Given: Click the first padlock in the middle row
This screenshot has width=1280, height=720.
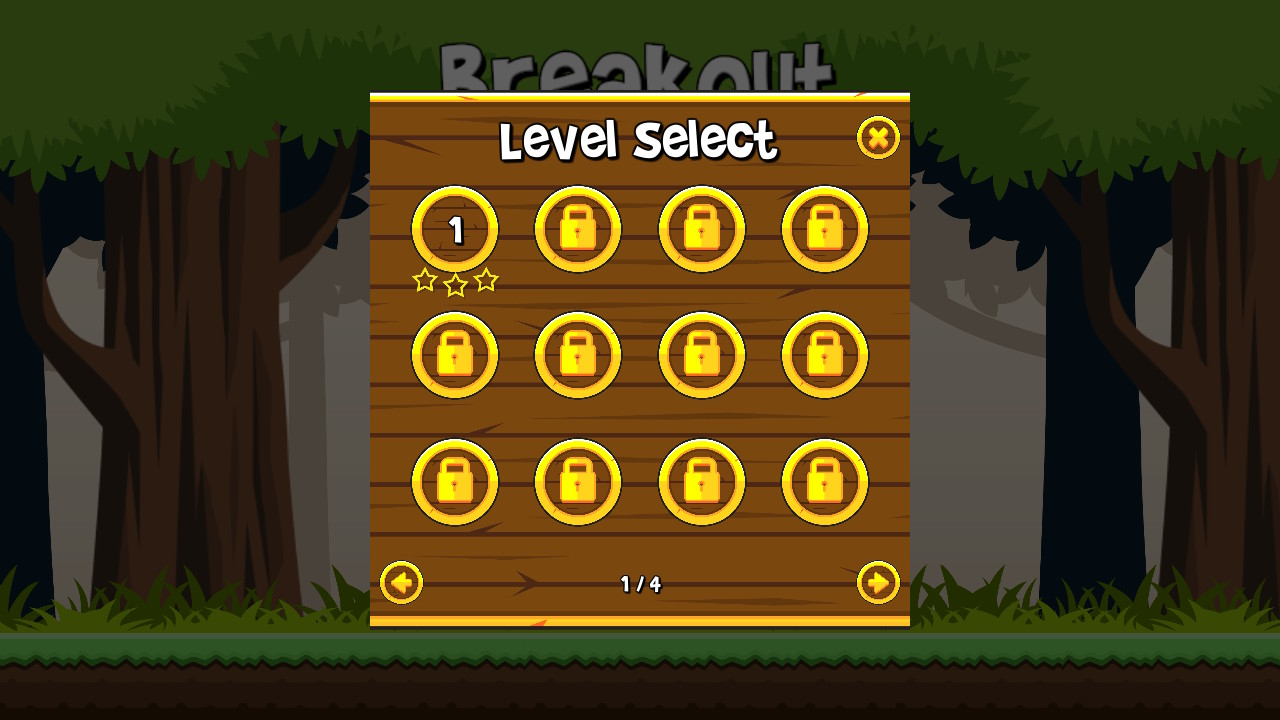Looking at the screenshot, I should click(454, 354).
